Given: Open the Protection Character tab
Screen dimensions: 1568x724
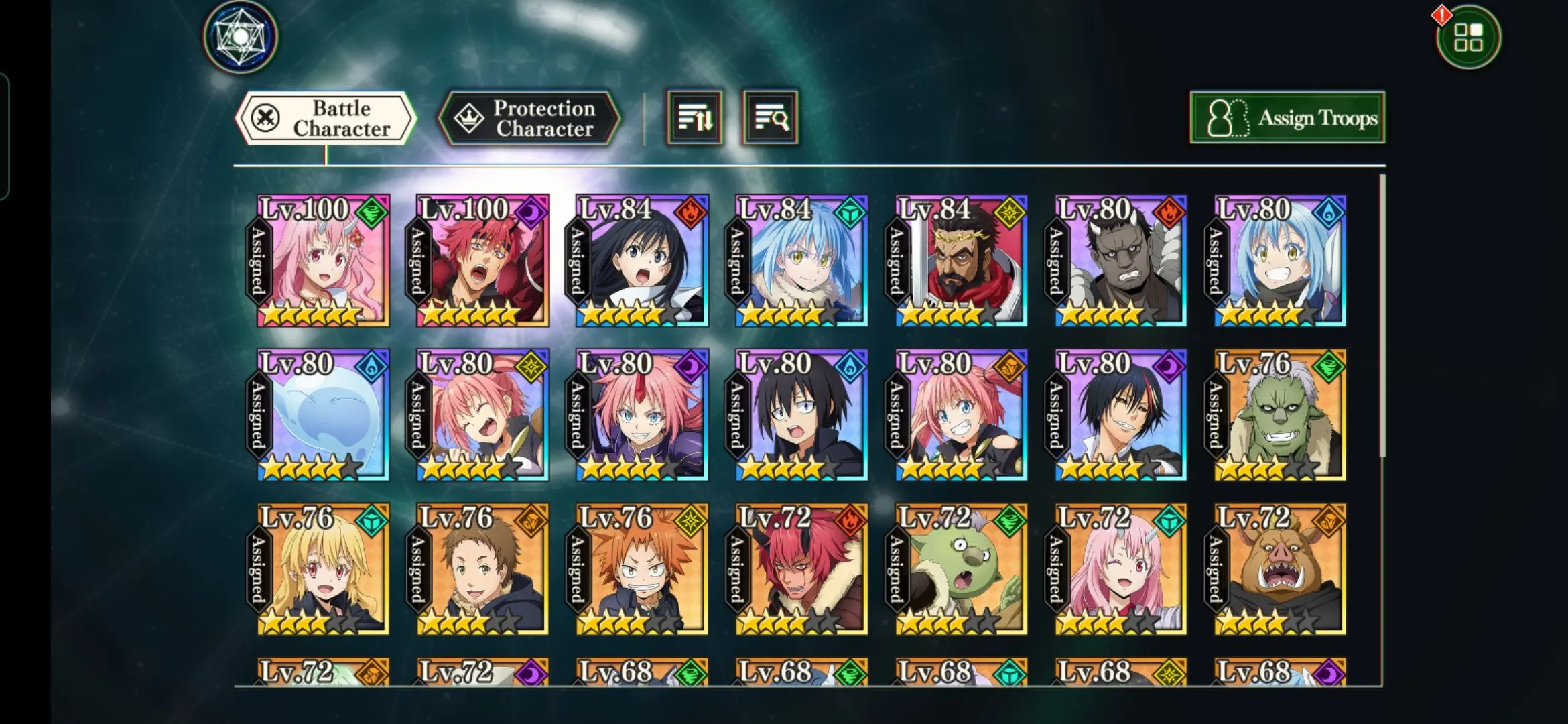Looking at the screenshot, I should coord(529,119).
